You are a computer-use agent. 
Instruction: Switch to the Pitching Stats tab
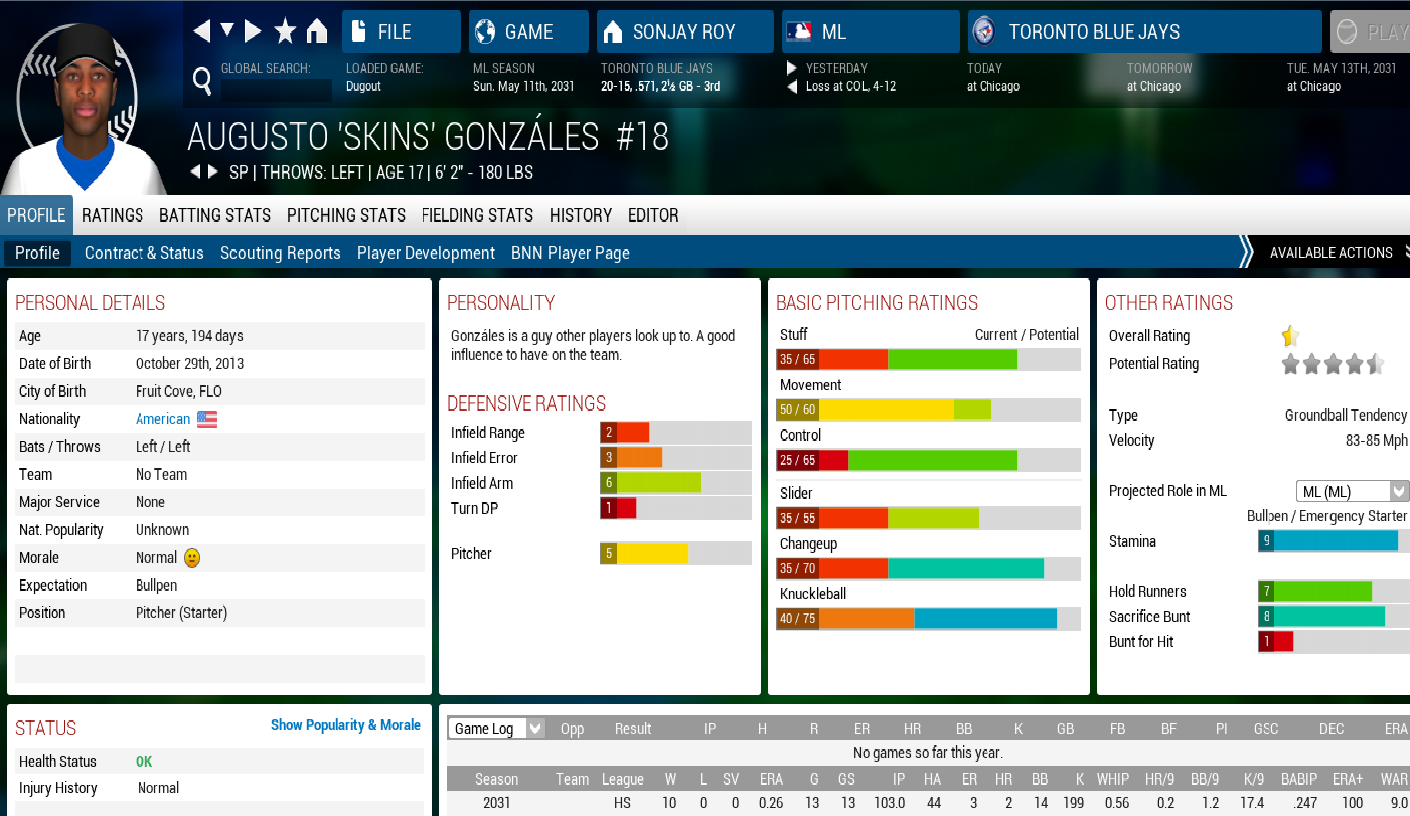(x=346, y=215)
